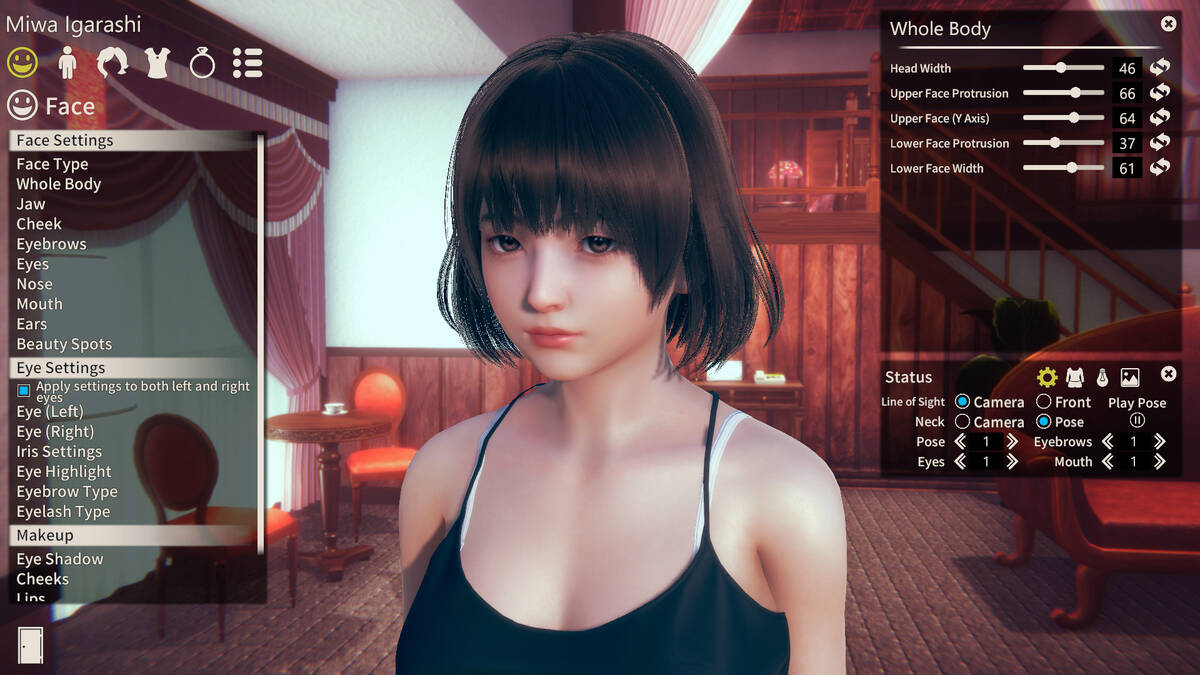Select Beauty Spots in the list

coord(64,344)
